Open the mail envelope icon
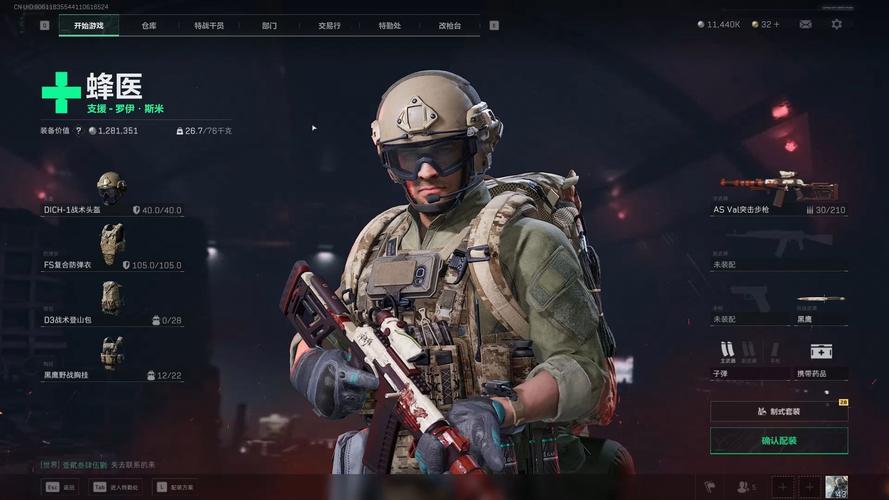Viewport: 889px width, 500px height. point(805,24)
